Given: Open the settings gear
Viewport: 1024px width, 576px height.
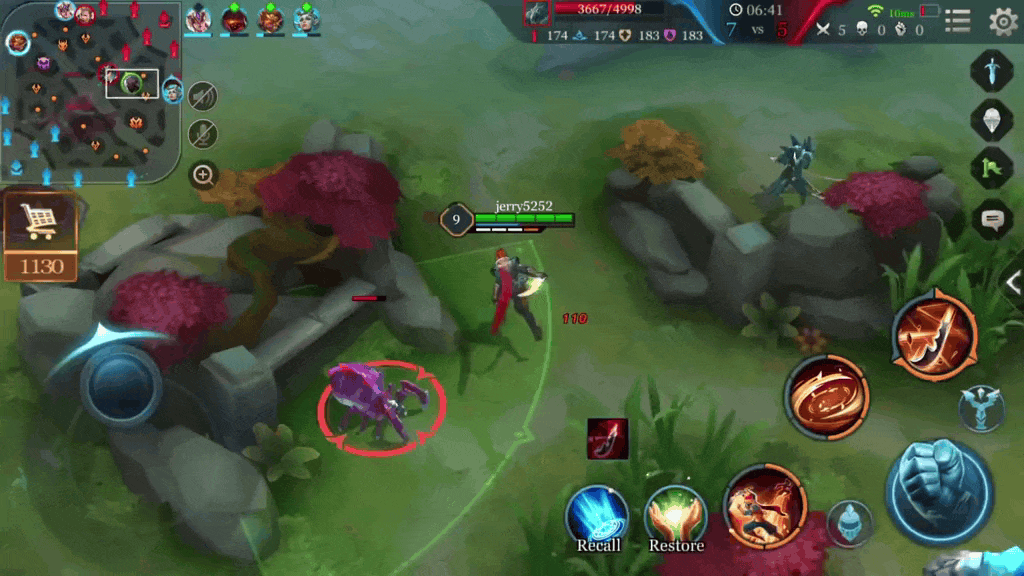Looking at the screenshot, I should click(1002, 21).
